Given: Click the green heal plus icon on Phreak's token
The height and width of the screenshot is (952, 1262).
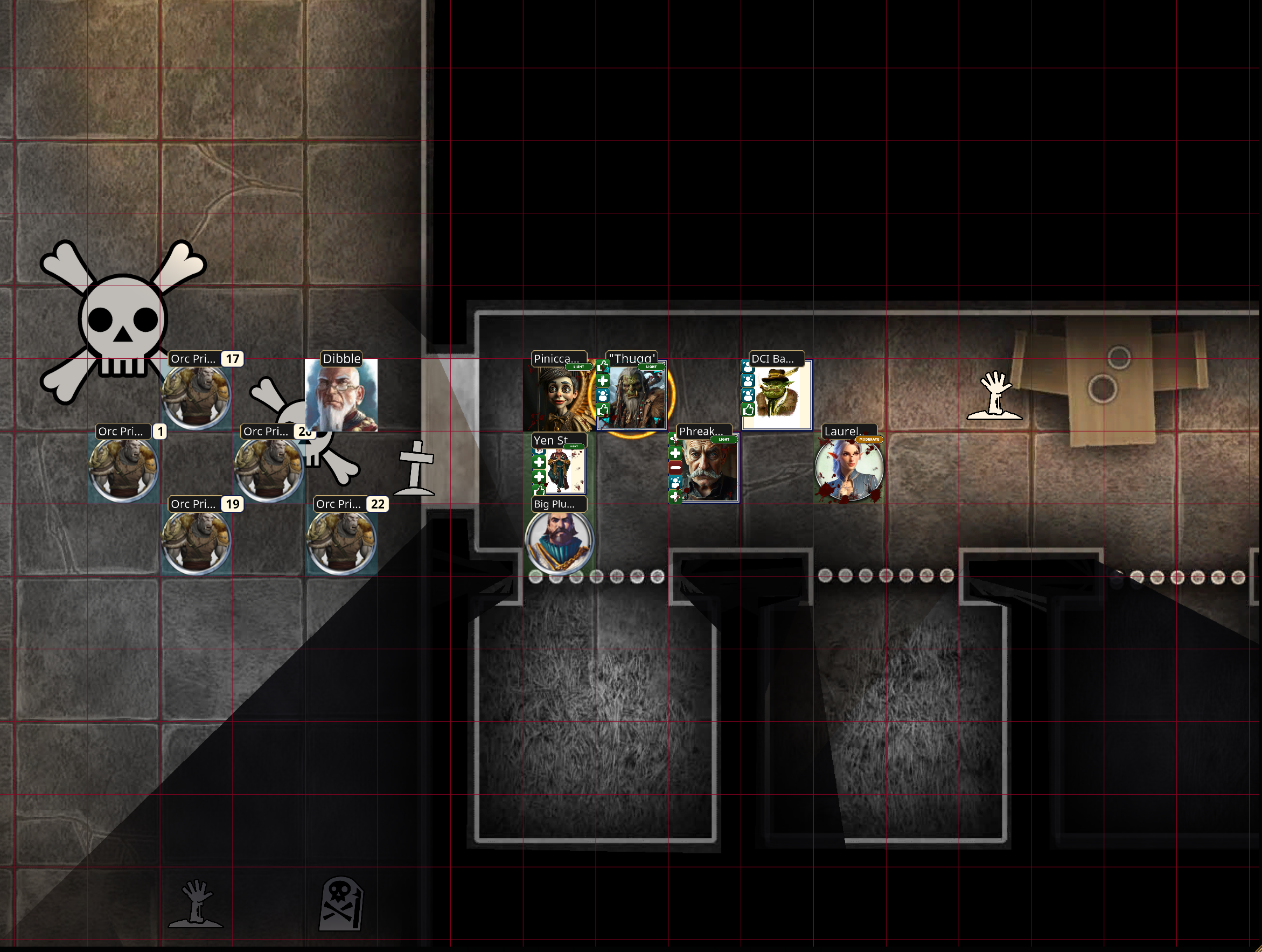Looking at the screenshot, I should (x=675, y=453).
